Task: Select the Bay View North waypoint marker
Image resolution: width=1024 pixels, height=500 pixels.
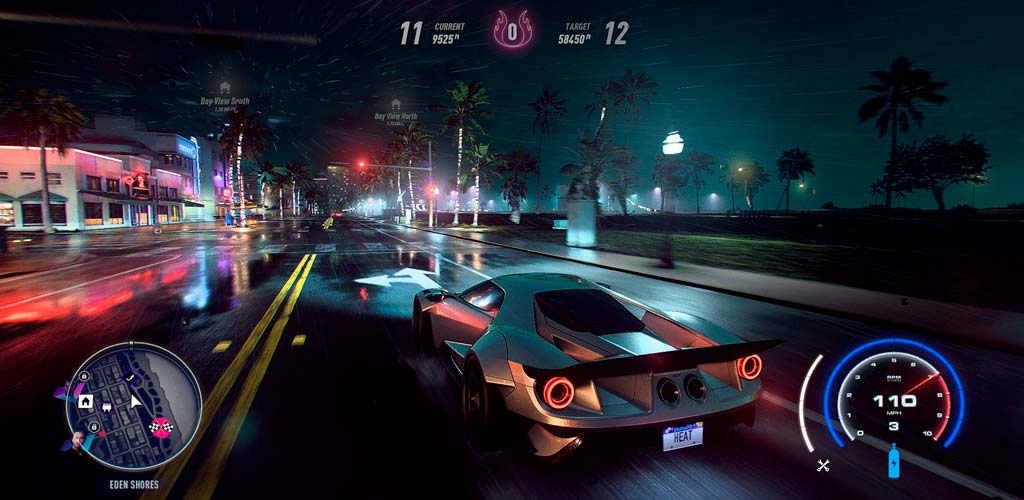Action: [395, 104]
